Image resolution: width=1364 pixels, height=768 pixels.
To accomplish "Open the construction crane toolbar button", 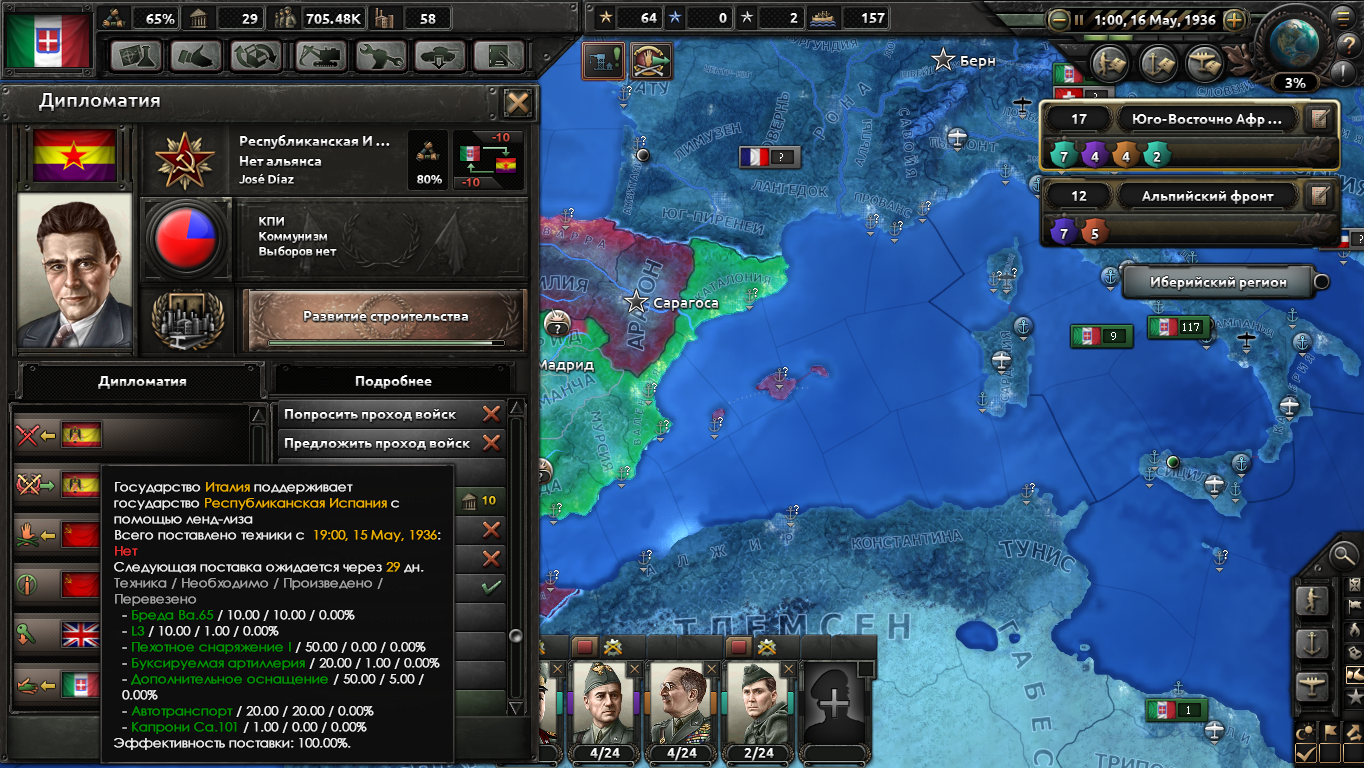I will pyautogui.click(x=317, y=56).
